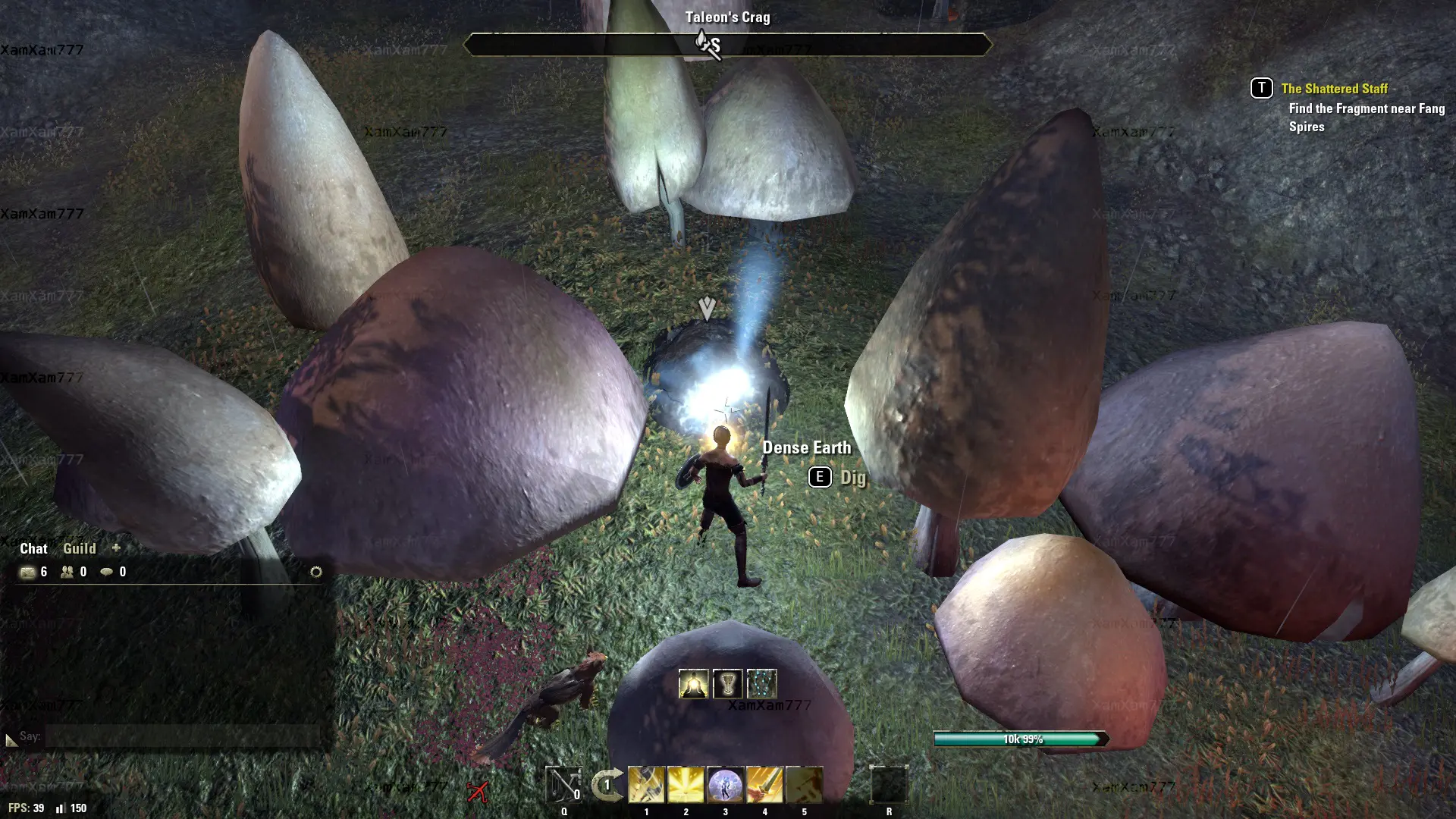Select the Chat tab
The width and height of the screenshot is (1456, 819).
(33, 548)
